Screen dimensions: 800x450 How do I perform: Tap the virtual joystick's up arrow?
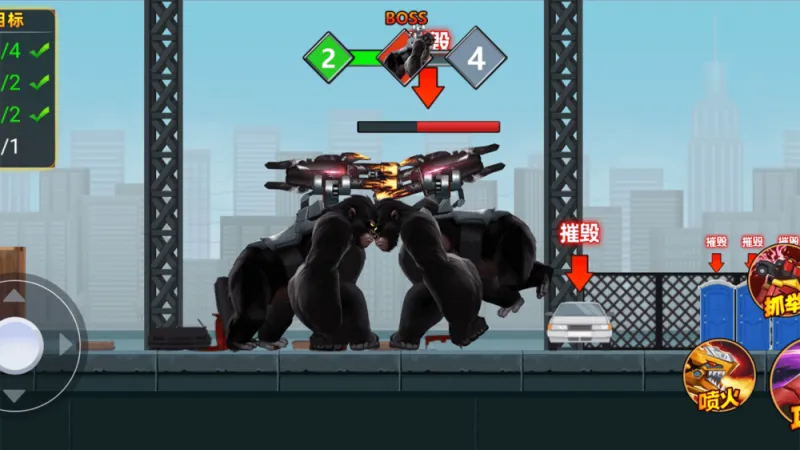(x=16, y=297)
